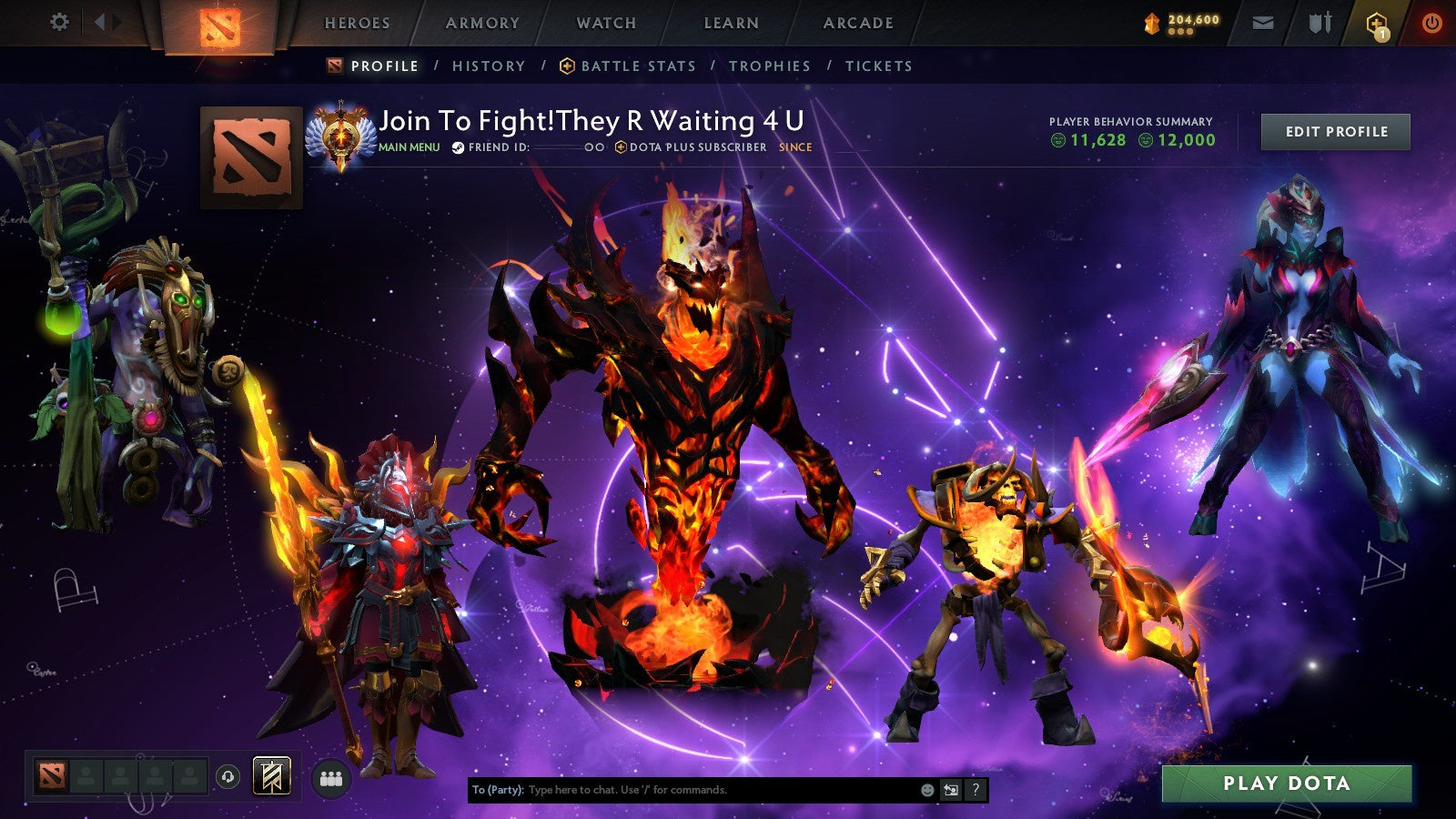Expand the three-dot currency menu under 204,600

[1181, 29]
